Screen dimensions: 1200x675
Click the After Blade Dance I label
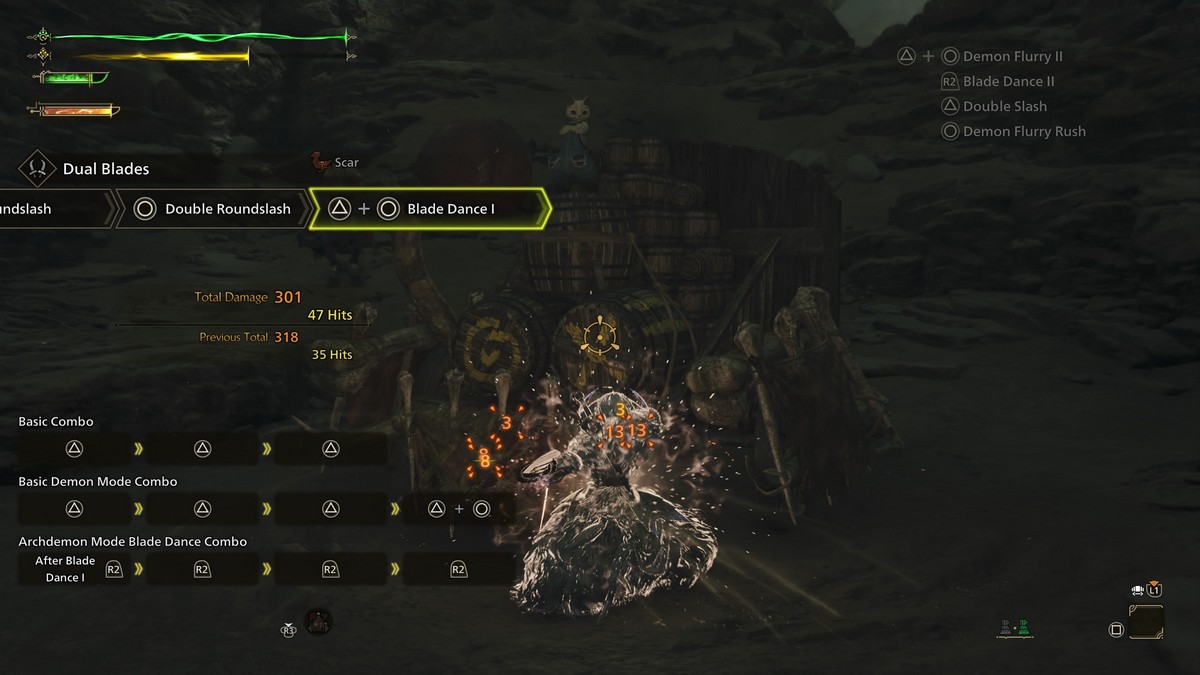tap(65, 569)
